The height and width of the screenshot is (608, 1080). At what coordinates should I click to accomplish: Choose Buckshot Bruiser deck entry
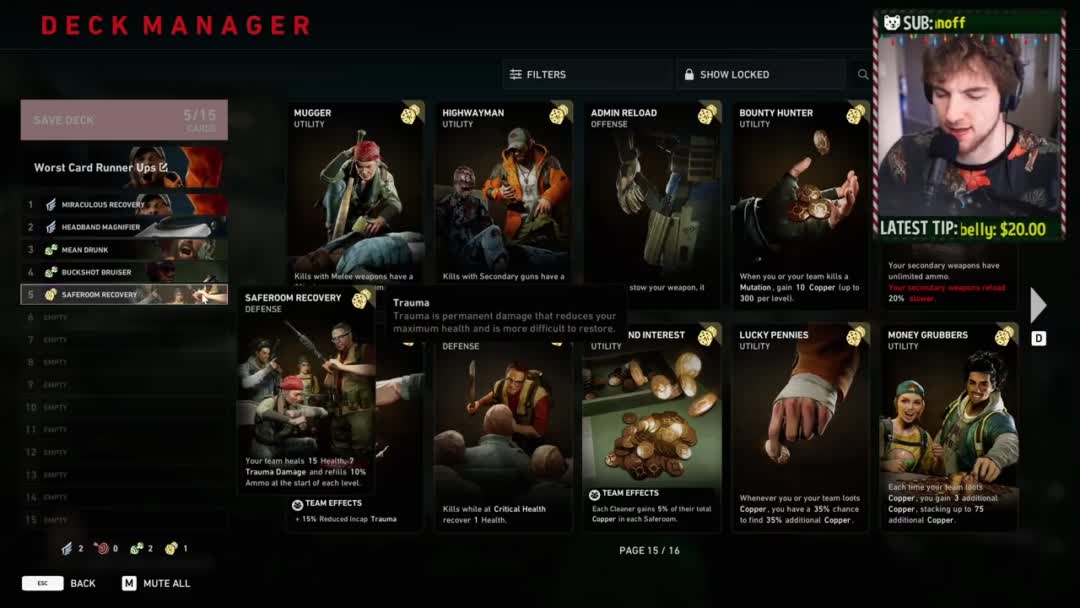tap(124, 272)
